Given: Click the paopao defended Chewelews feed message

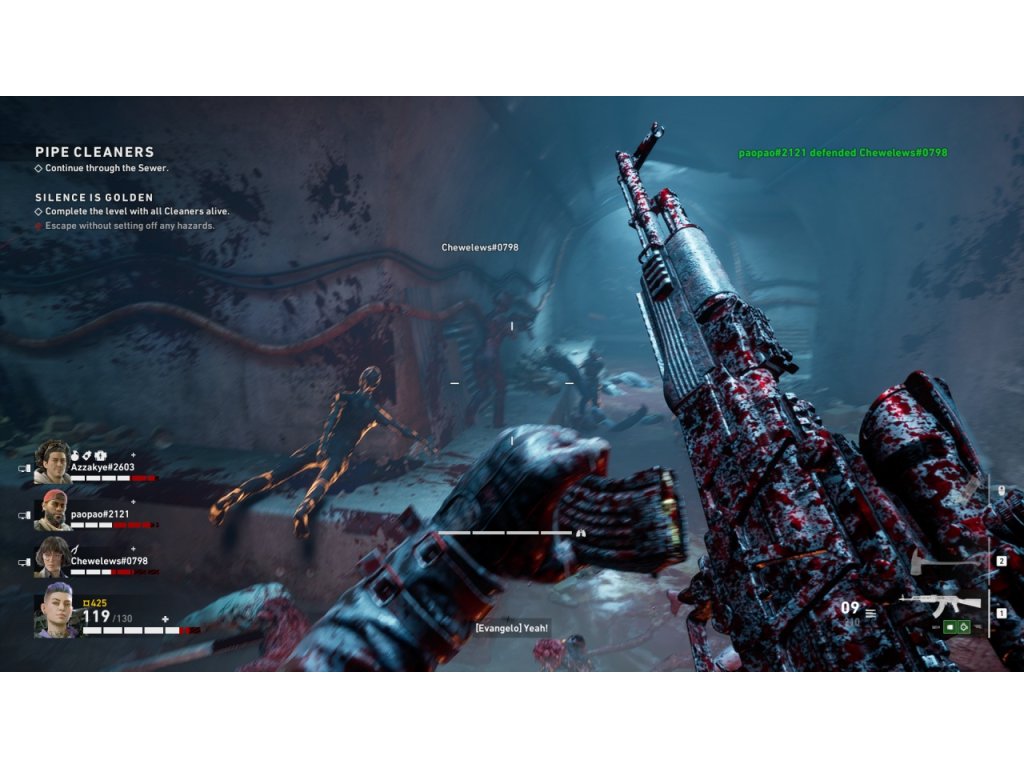Looking at the screenshot, I should [x=842, y=153].
